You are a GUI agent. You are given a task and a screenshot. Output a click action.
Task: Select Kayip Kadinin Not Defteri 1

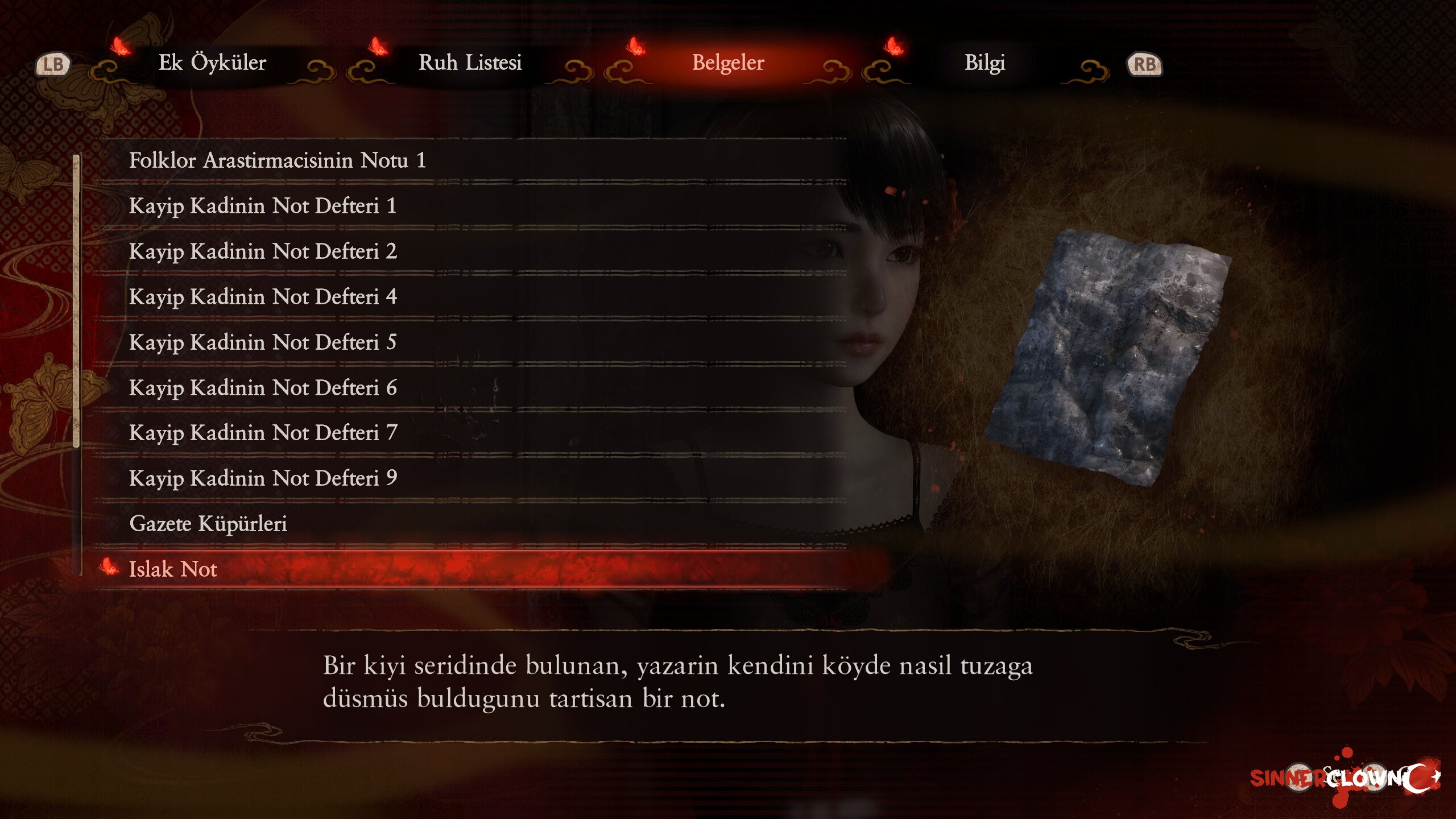click(x=262, y=206)
